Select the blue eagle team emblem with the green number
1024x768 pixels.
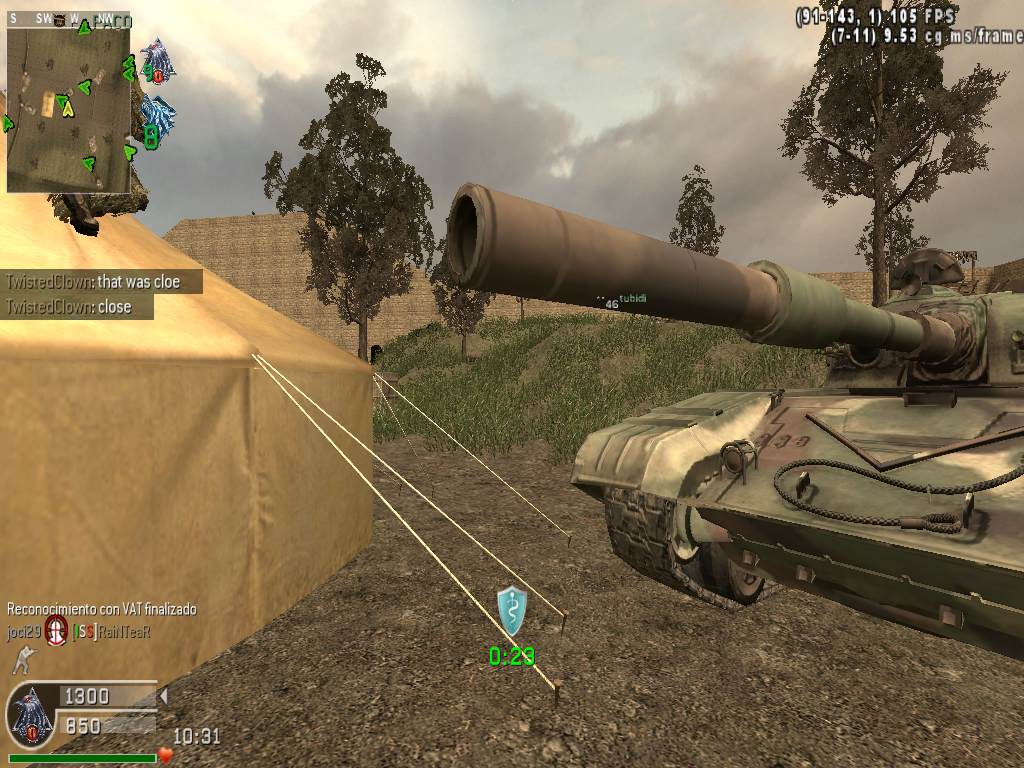pyautogui.click(x=157, y=118)
